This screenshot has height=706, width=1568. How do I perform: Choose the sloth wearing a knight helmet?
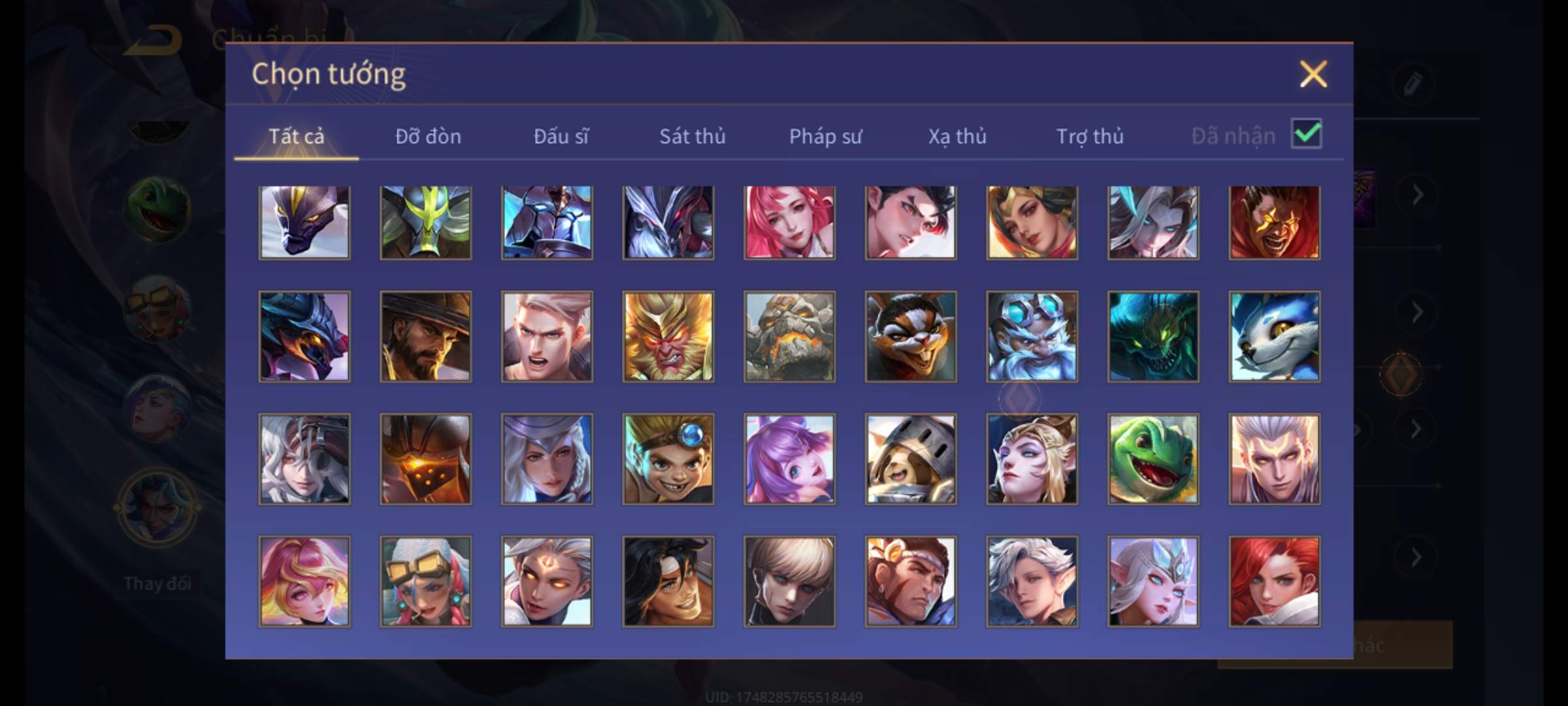click(911, 459)
